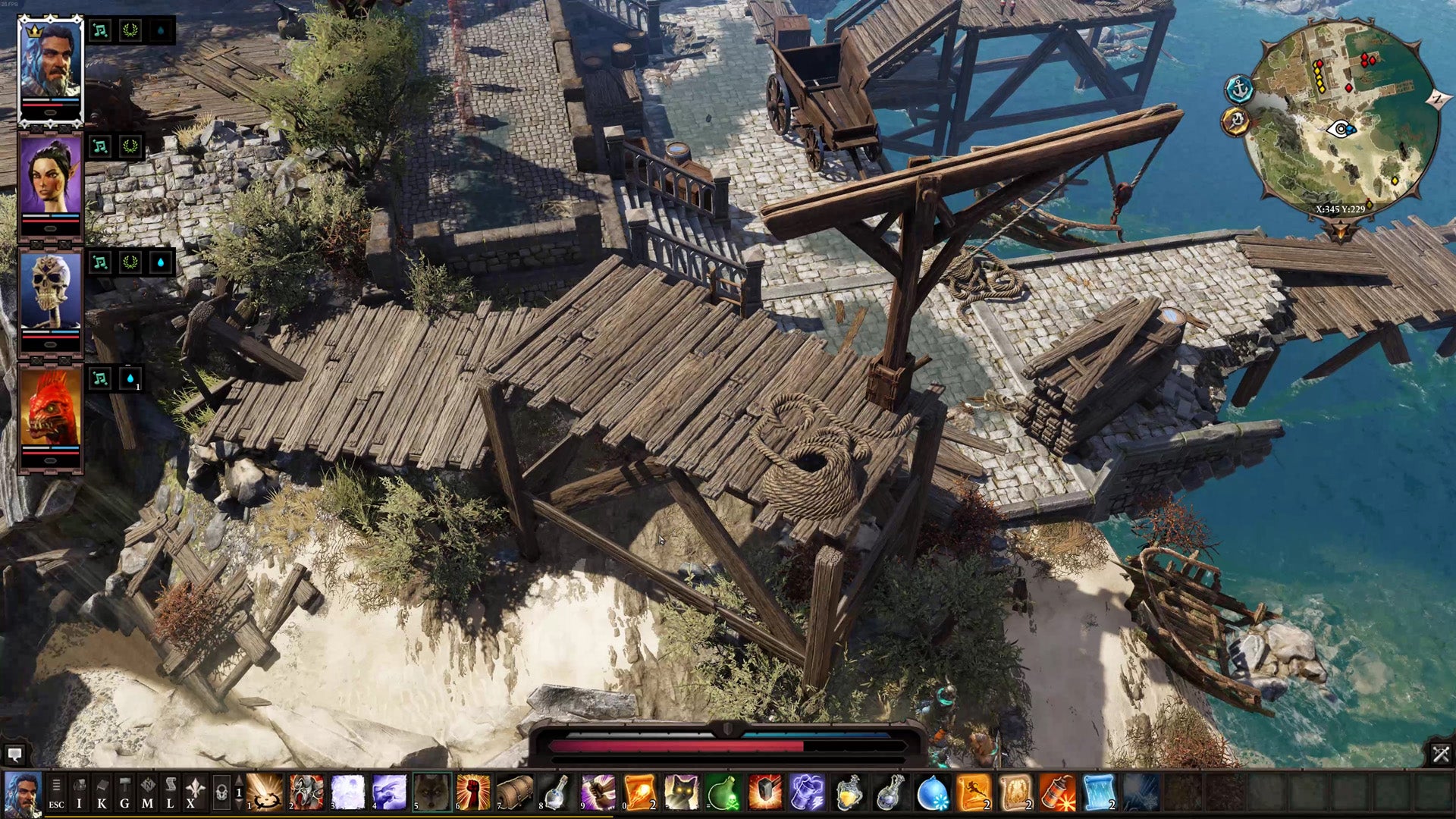Screen dimensions: 1456x819
Task: Click the anchor waypoint icon beside the minimap
Action: [x=1239, y=88]
